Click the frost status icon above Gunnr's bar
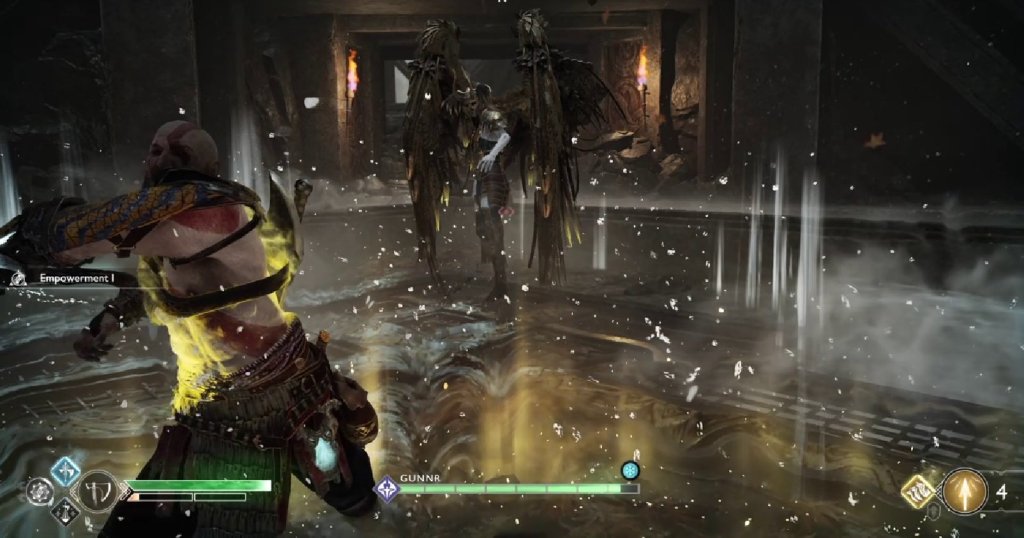The height and width of the screenshot is (538, 1024). pos(630,469)
